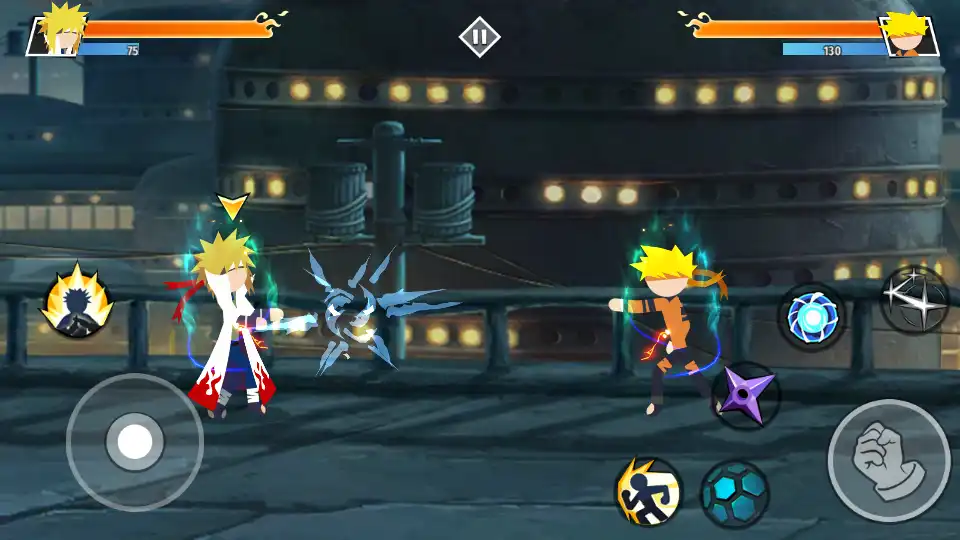960x540 pixels.
Task: Pause the fight with the diamond button
Action: pos(479,37)
